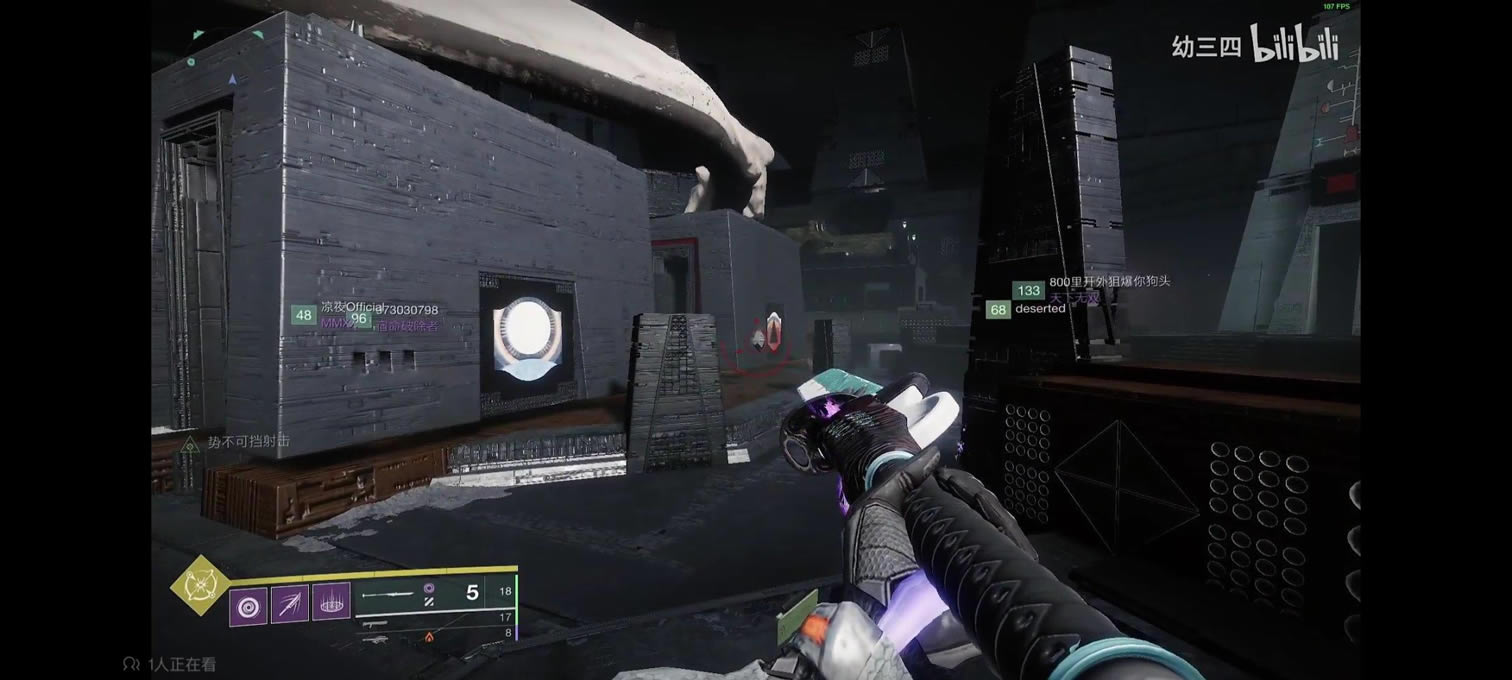Click the 凉夜Official player nameplate
Image resolution: width=1512 pixels, height=680 pixels.
pyautogui.click(x=346, y=308)
